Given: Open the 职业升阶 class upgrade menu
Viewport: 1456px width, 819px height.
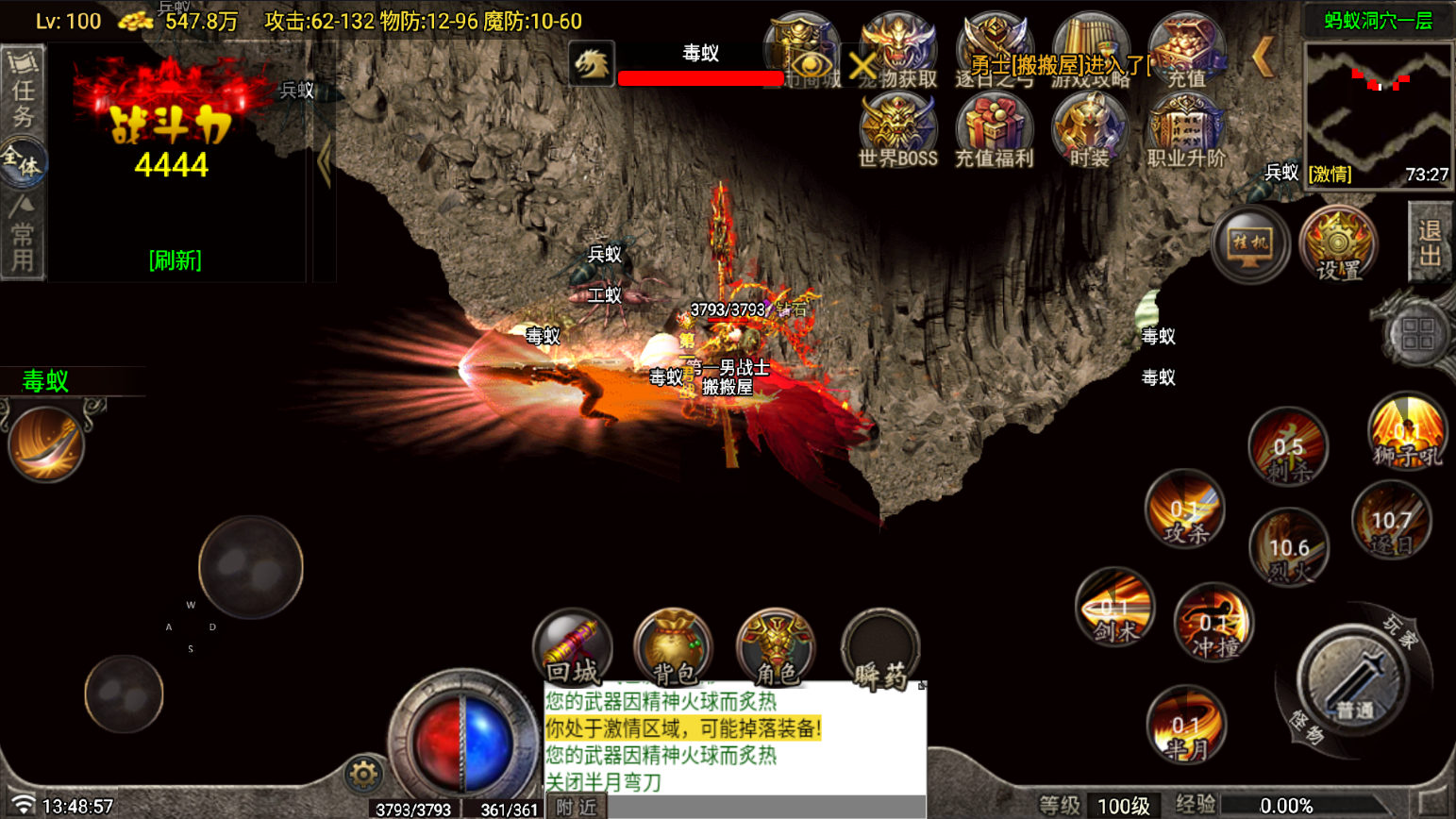Looking at the screenshot, I should [1186, 129].
